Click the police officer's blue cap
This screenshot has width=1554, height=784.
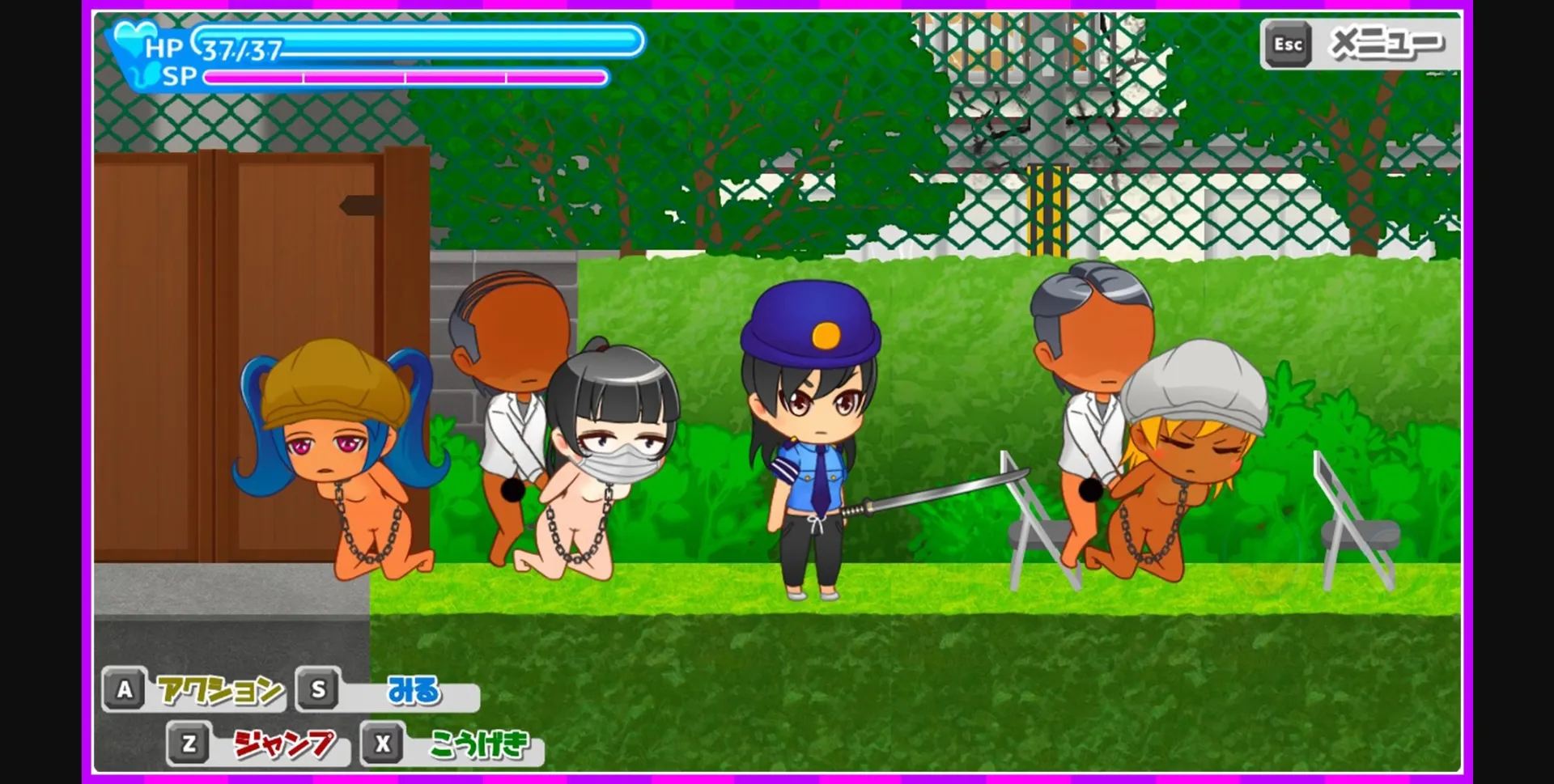coord(812,324)
